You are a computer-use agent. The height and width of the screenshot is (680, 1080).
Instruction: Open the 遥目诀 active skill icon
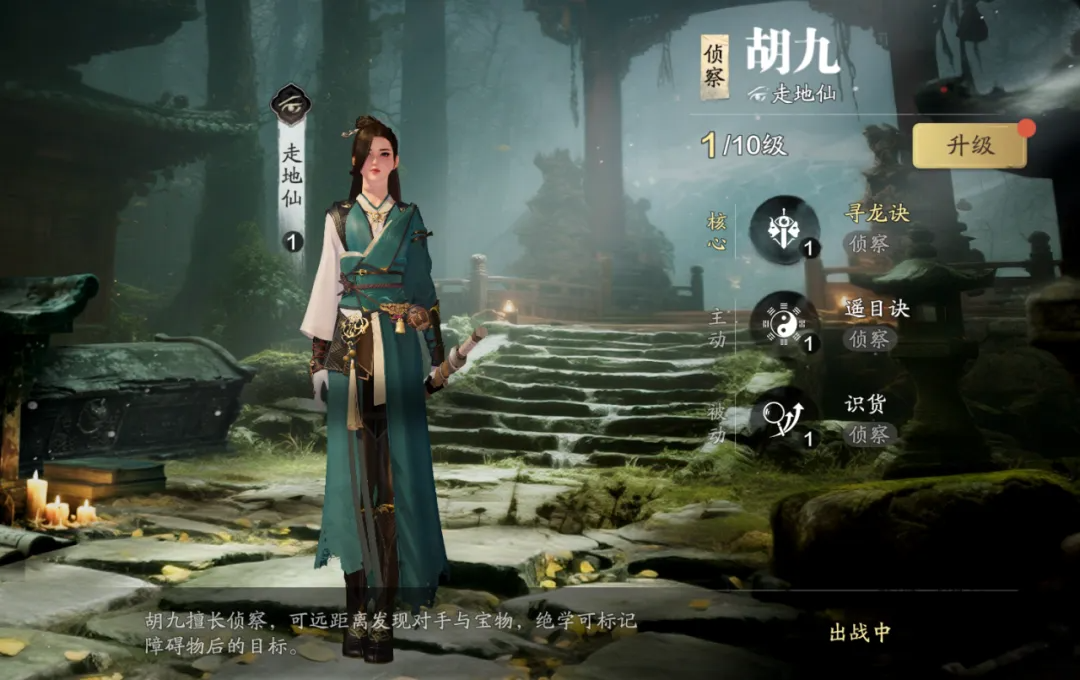784,323
